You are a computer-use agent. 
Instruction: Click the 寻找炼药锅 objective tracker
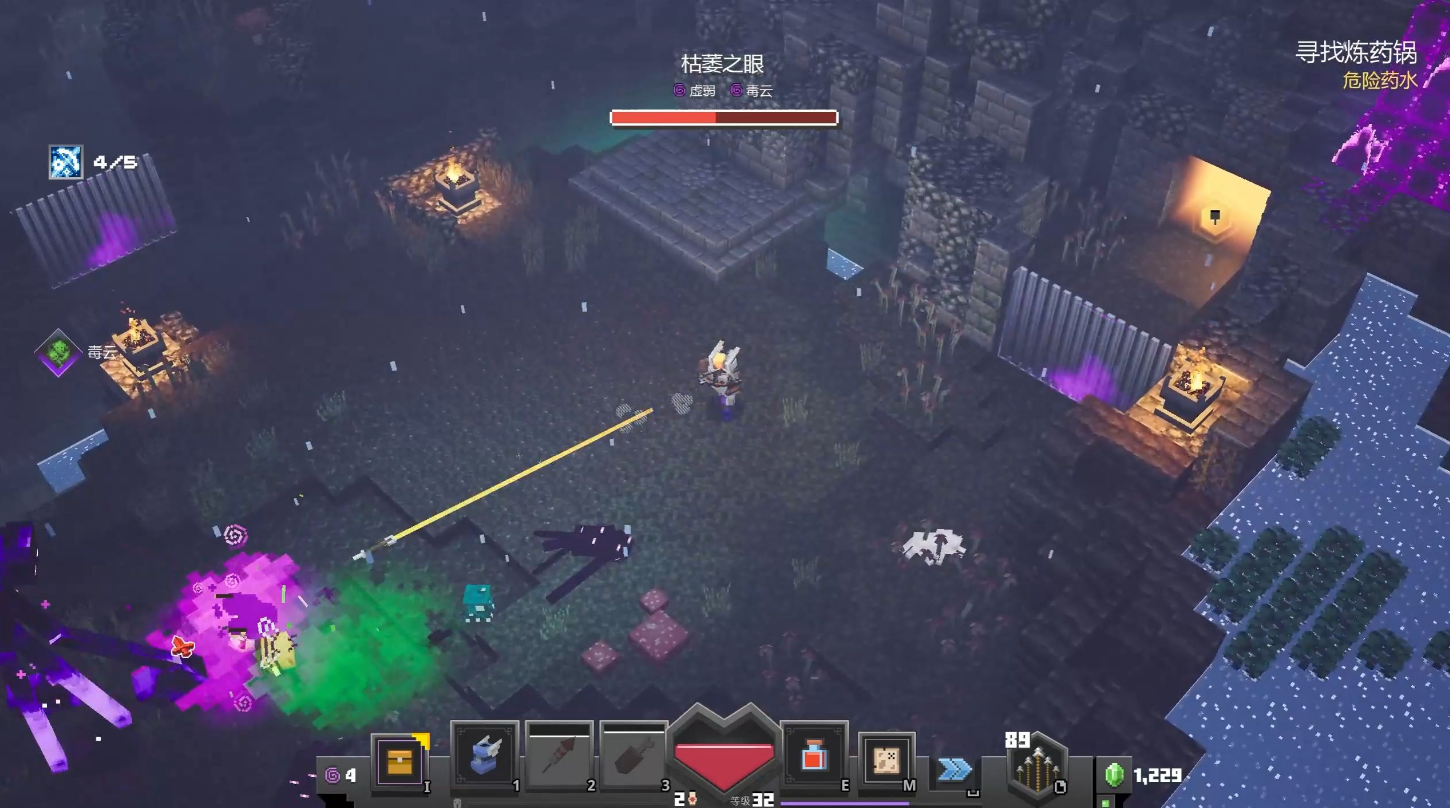tap(1355, 52)
